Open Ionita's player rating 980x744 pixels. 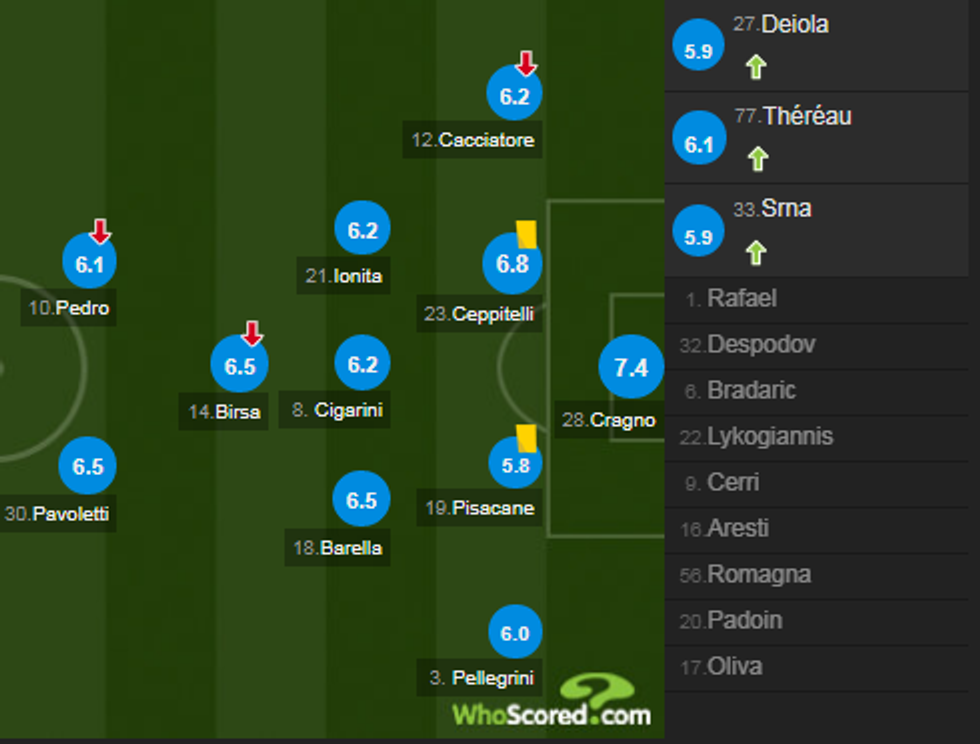362,231
